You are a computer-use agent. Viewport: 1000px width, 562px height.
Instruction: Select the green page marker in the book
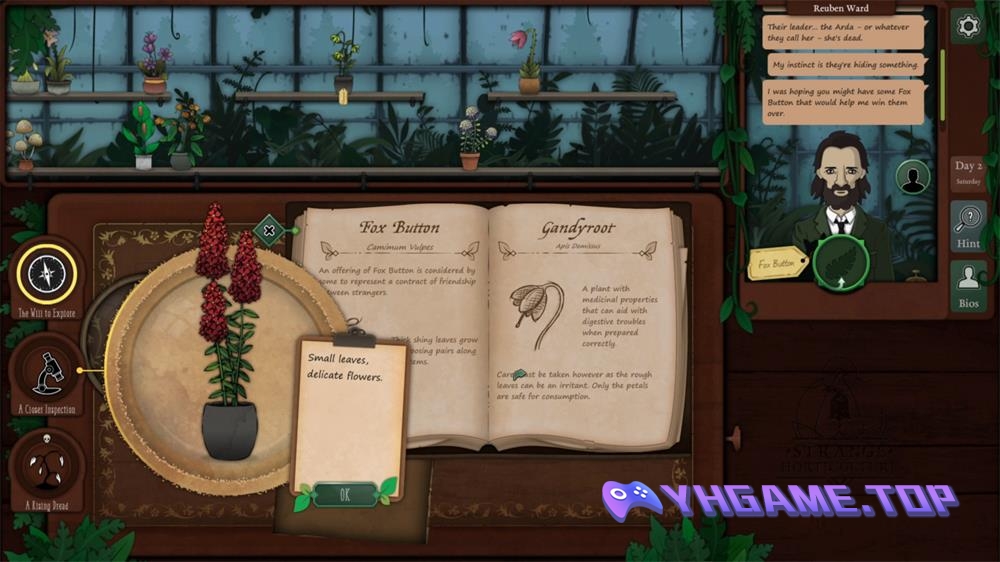519,375
